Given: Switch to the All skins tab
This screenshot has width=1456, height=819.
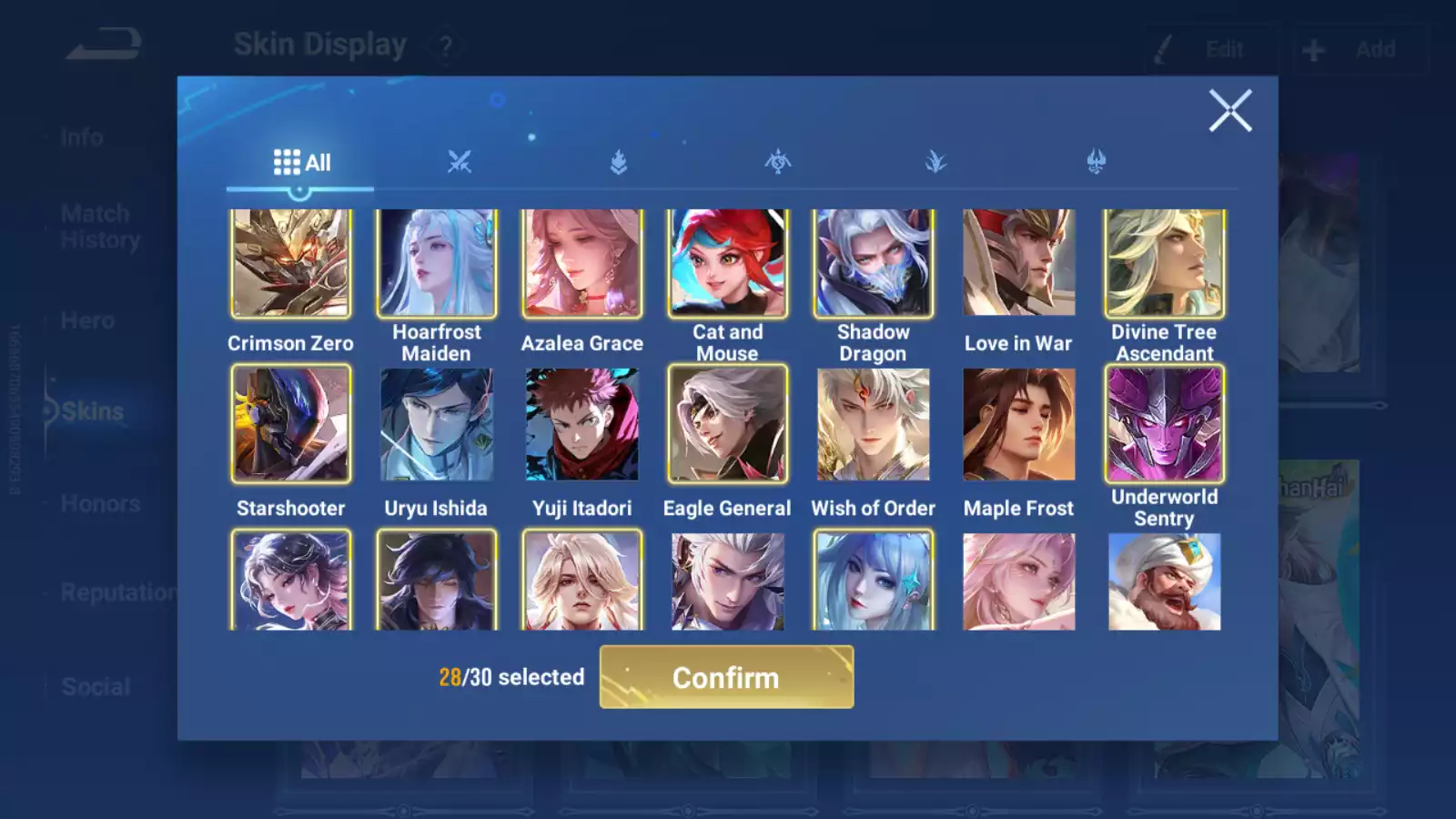Looking at the screenshot, I should (301, 163).
